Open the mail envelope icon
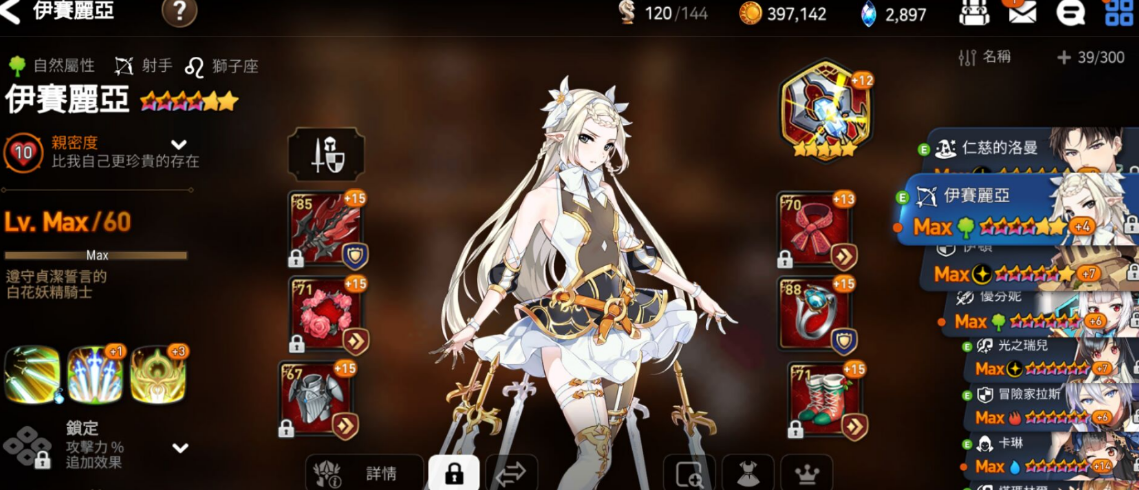1139x490 pixels. pyautogui.click(x=1021, y=13)
